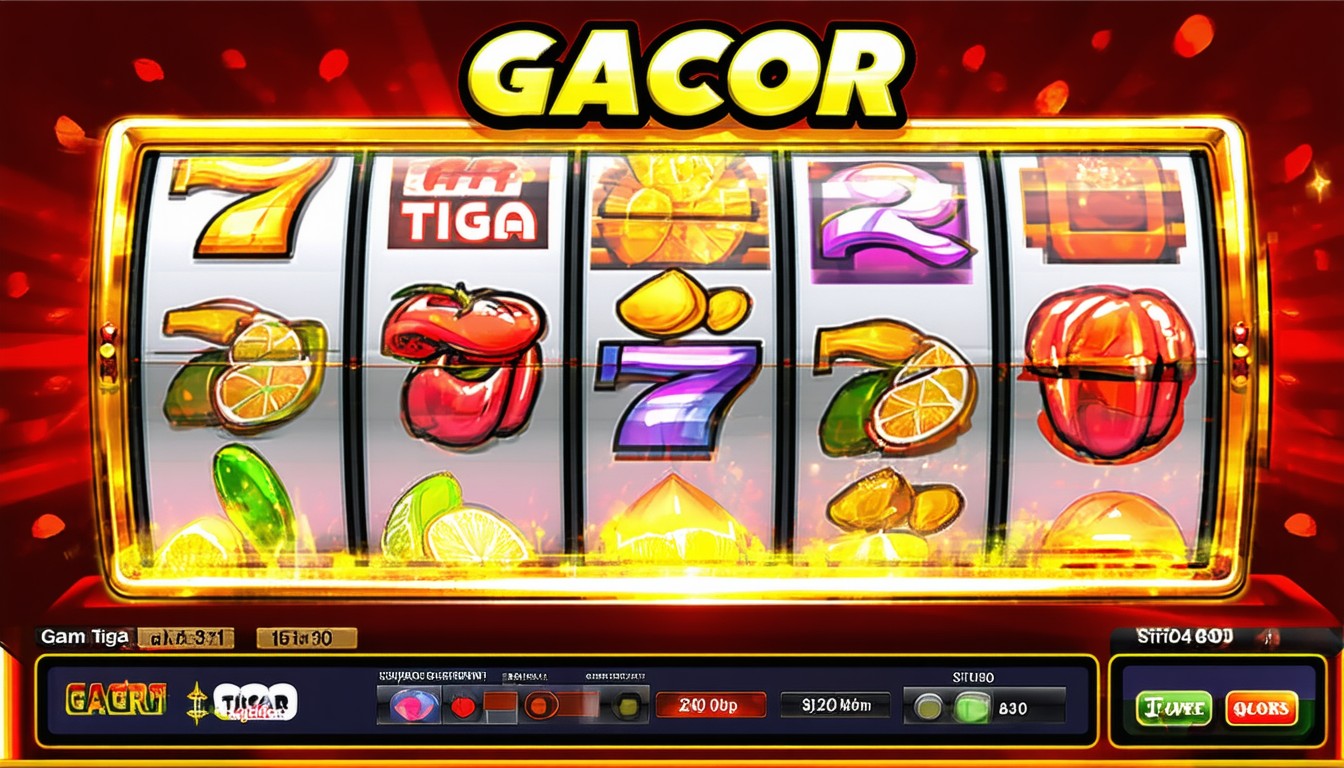Viewport: 1344px width, 768px height.
Task: Click the green button in the right panel
Action: (1173, 708)
